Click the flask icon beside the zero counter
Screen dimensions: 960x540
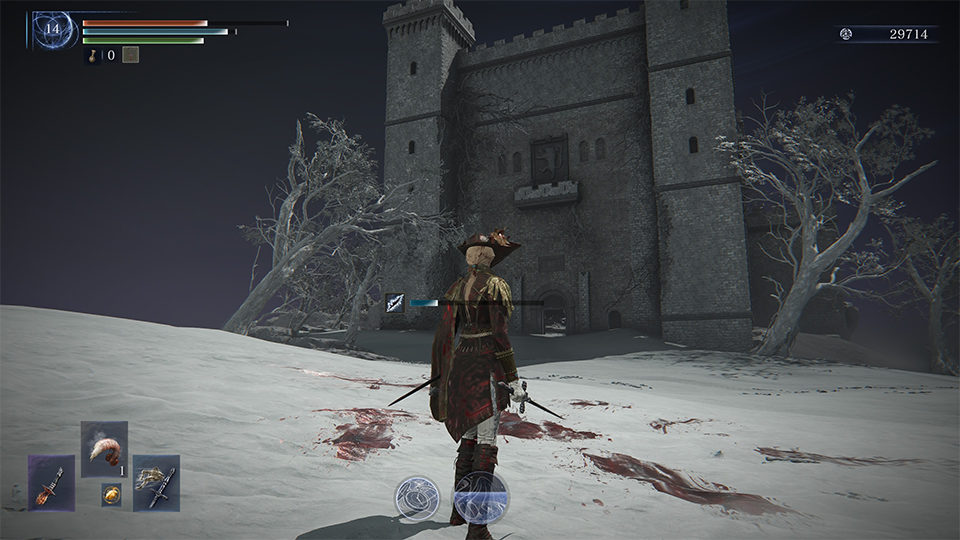tap(93, 56)
